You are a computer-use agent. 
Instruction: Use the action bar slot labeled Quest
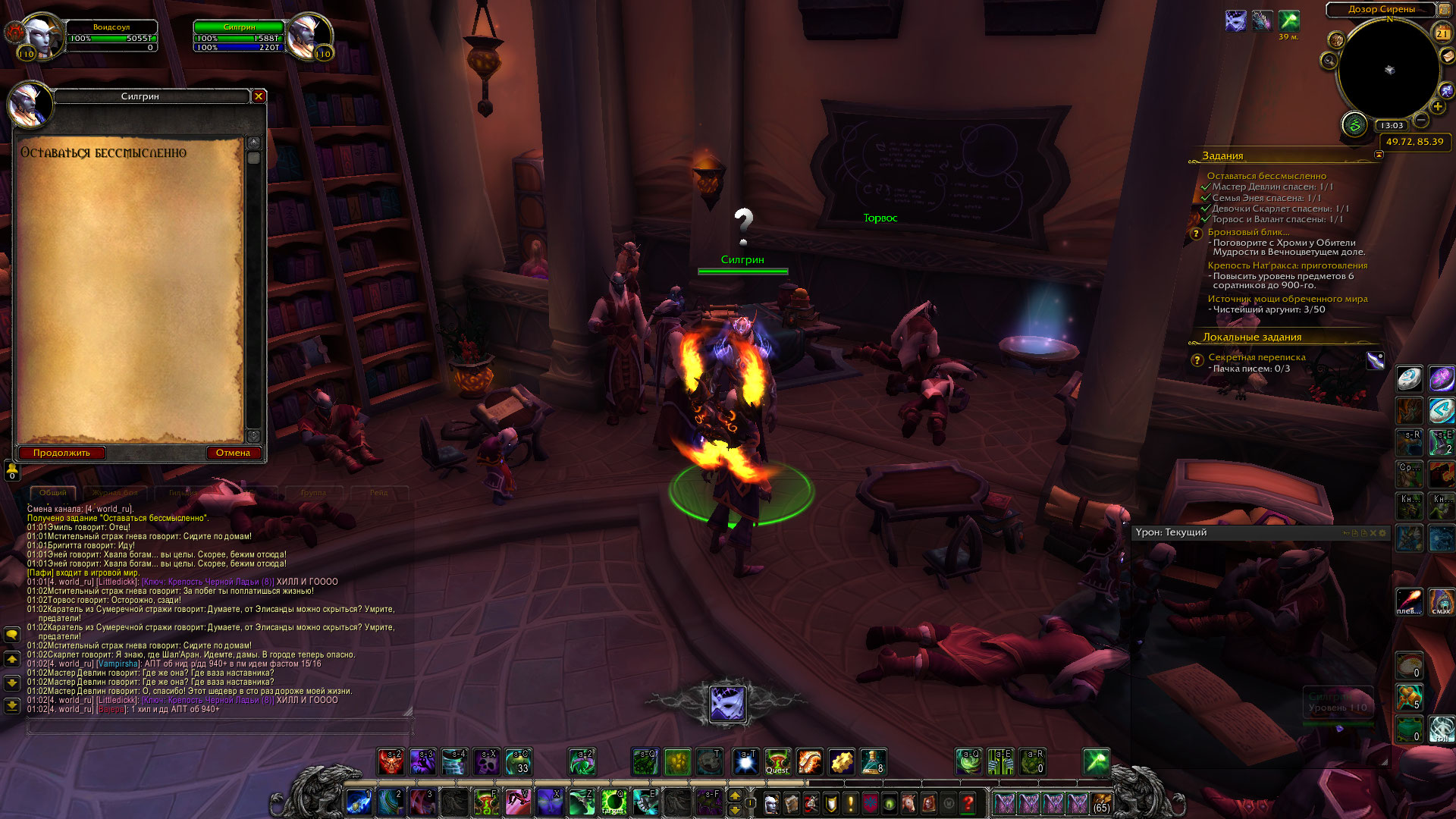[777, 762]
